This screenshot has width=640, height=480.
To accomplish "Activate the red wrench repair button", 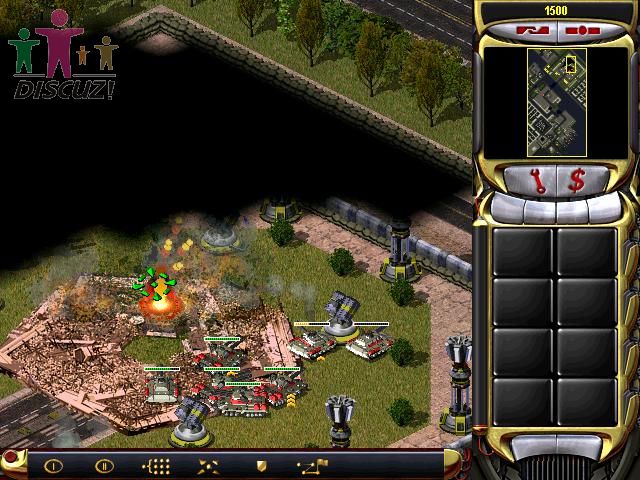I will pos(538,181).
